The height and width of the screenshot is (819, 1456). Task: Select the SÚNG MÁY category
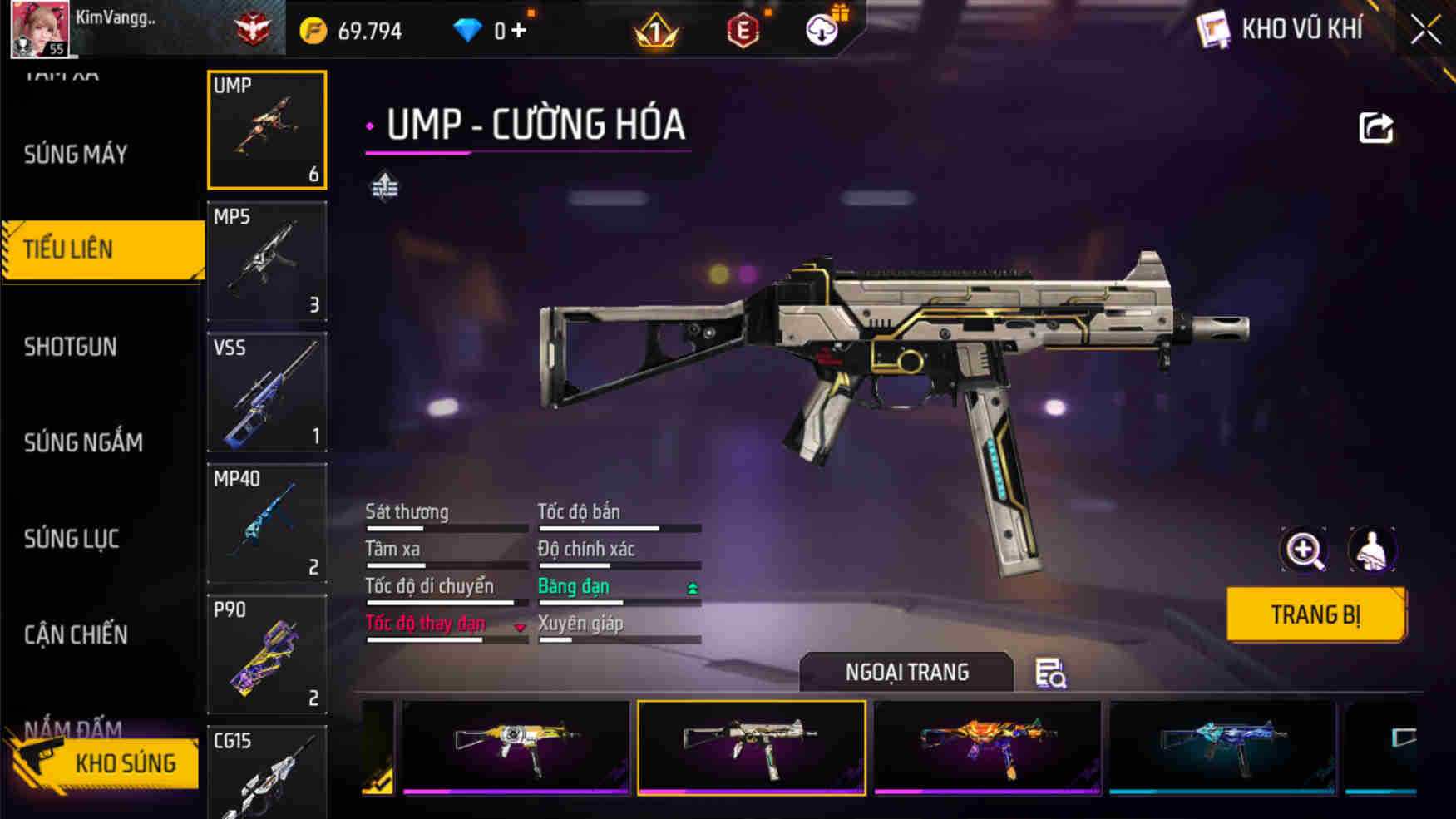click(76, 154)
